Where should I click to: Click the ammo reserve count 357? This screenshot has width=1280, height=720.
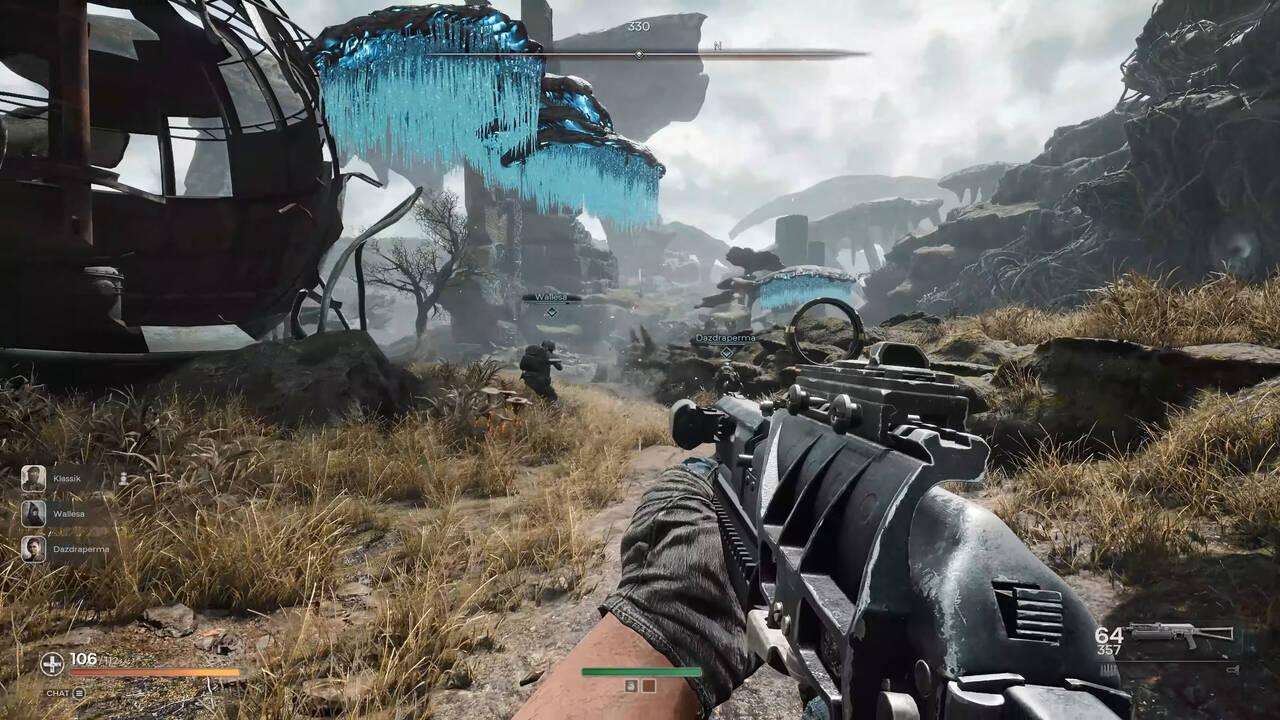(1109, 649)
